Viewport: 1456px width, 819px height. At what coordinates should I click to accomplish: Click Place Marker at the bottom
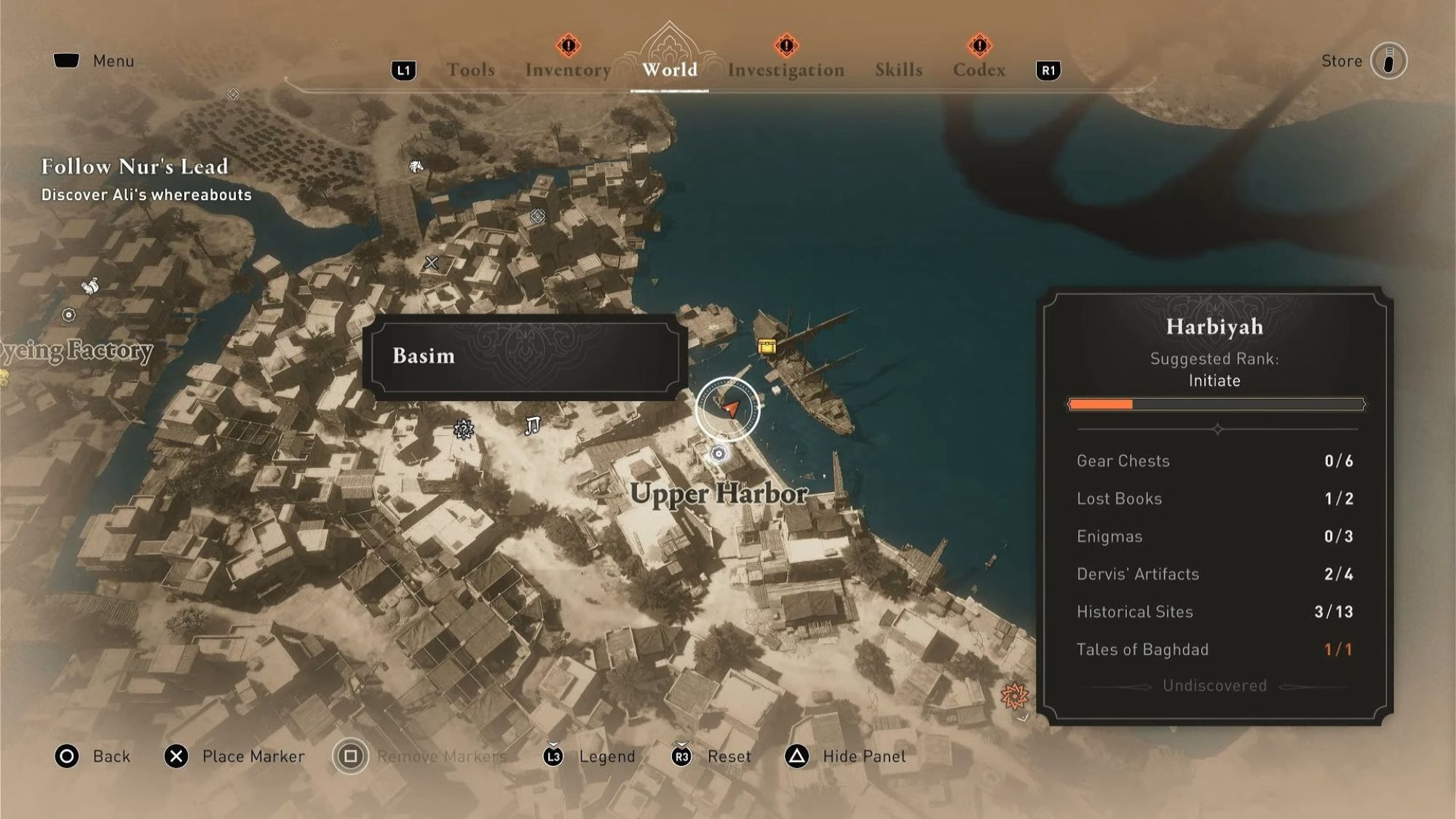coord(253,756)
